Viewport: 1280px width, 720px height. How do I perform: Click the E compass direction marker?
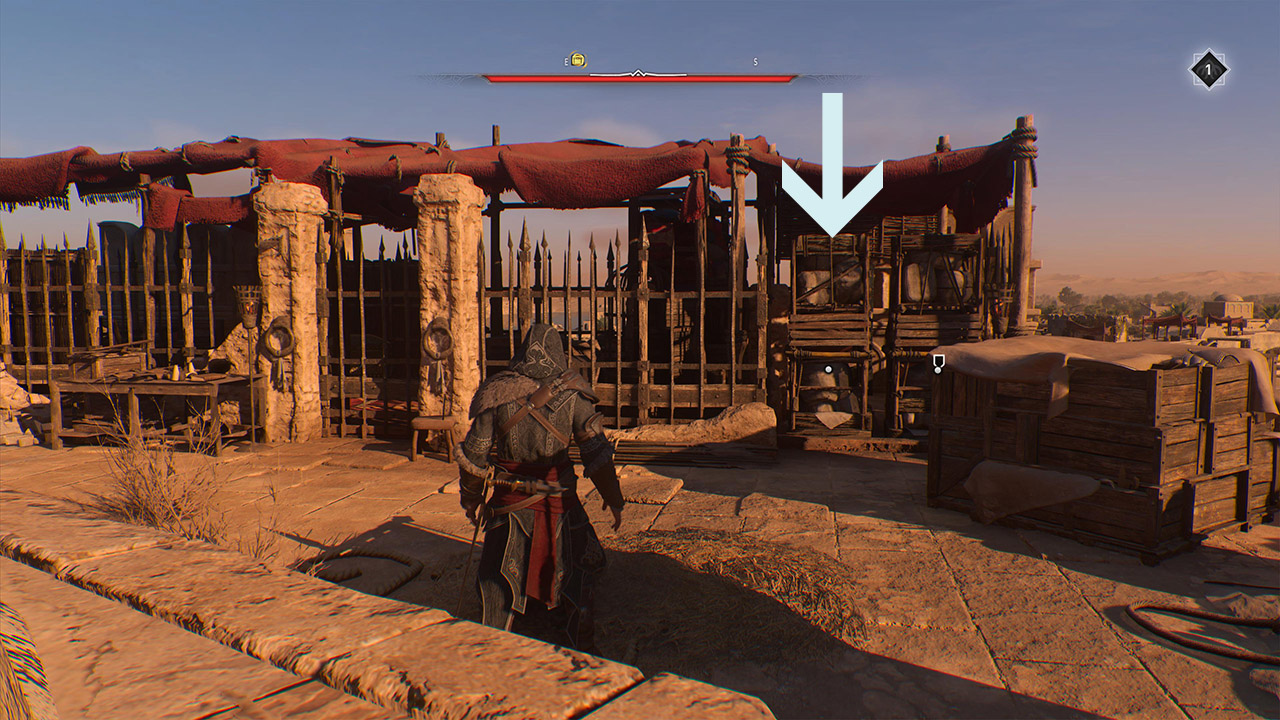(566, 60)
